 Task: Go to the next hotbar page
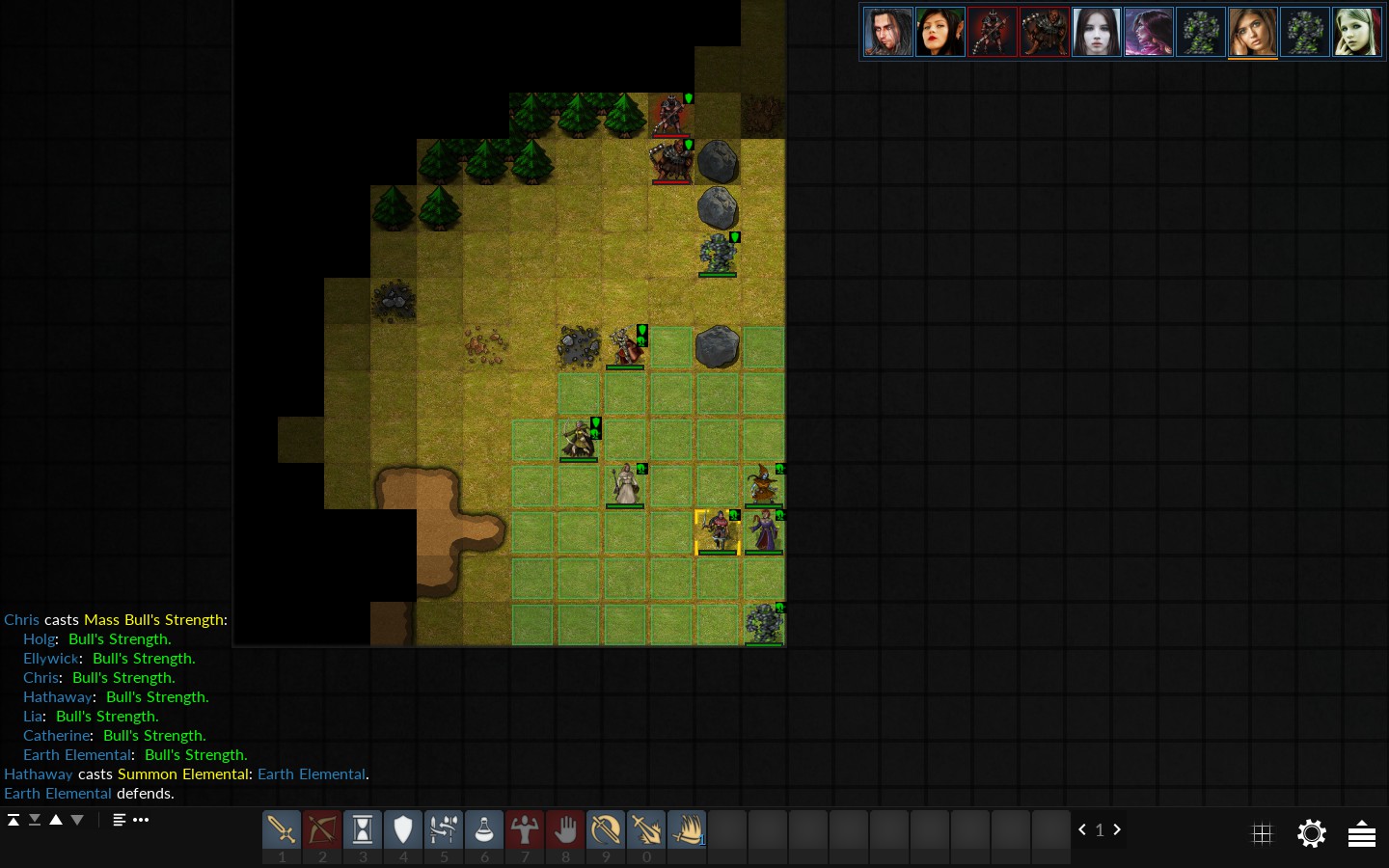pyautogui.click(x=1117, y=829)
